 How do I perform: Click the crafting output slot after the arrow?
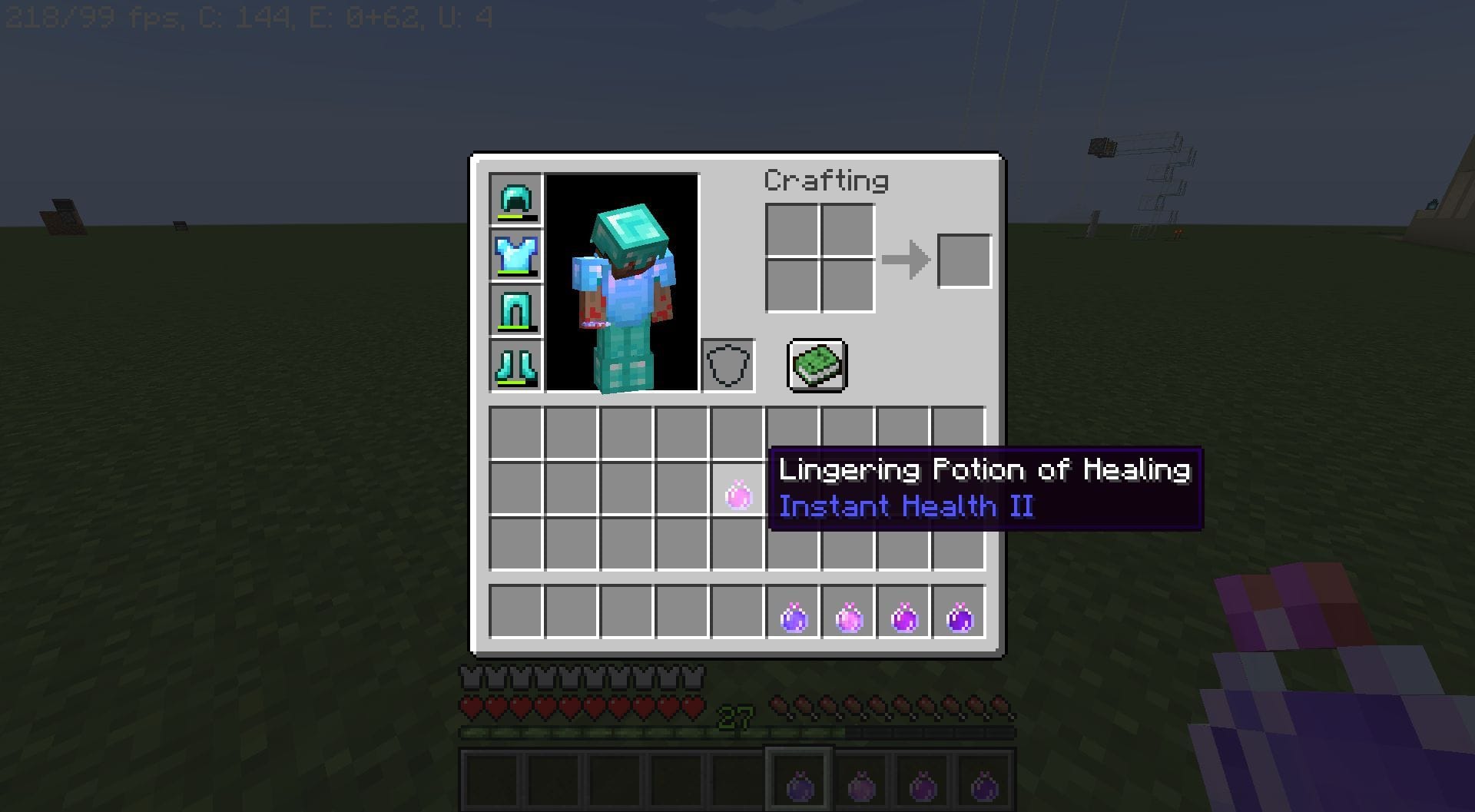963,259
